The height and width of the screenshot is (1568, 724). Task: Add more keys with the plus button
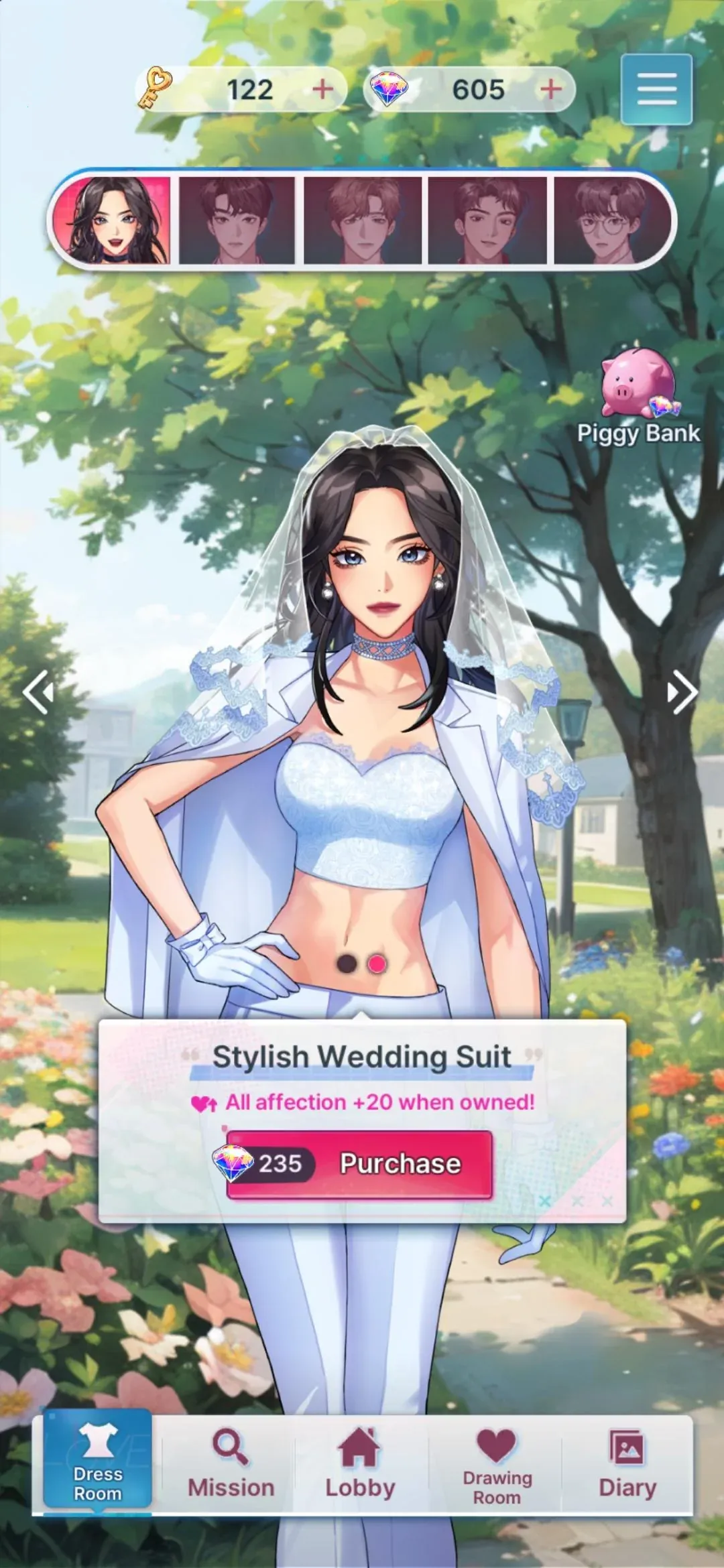(323, 89)
